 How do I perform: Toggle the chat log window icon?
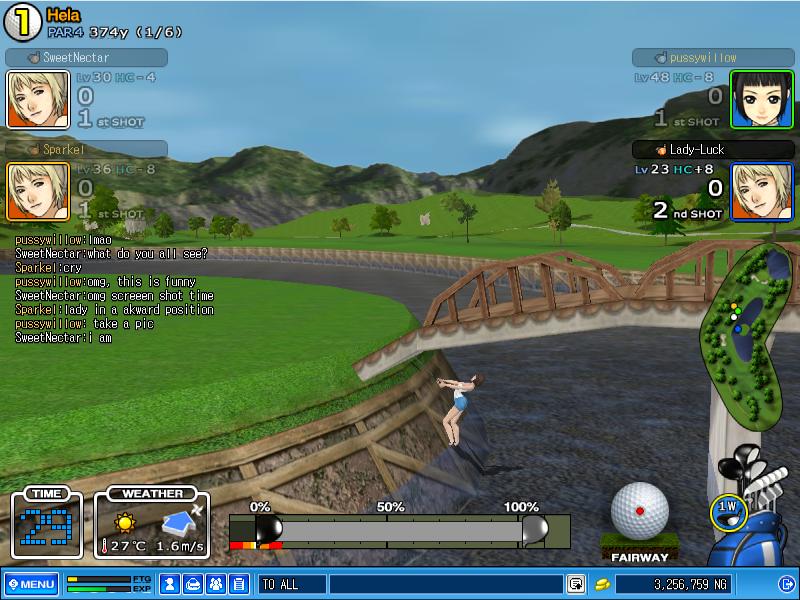click(x=576, y=584)
